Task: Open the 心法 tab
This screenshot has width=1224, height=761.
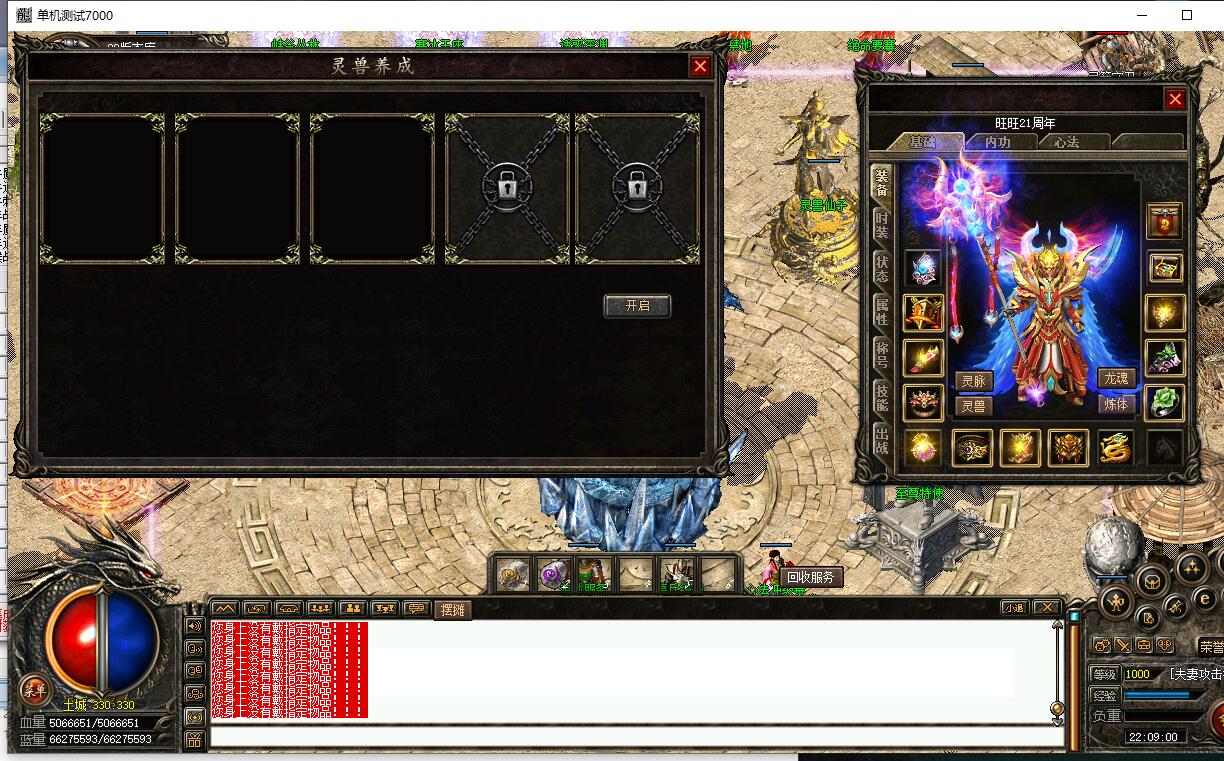Action: [x=1066, y=142]
